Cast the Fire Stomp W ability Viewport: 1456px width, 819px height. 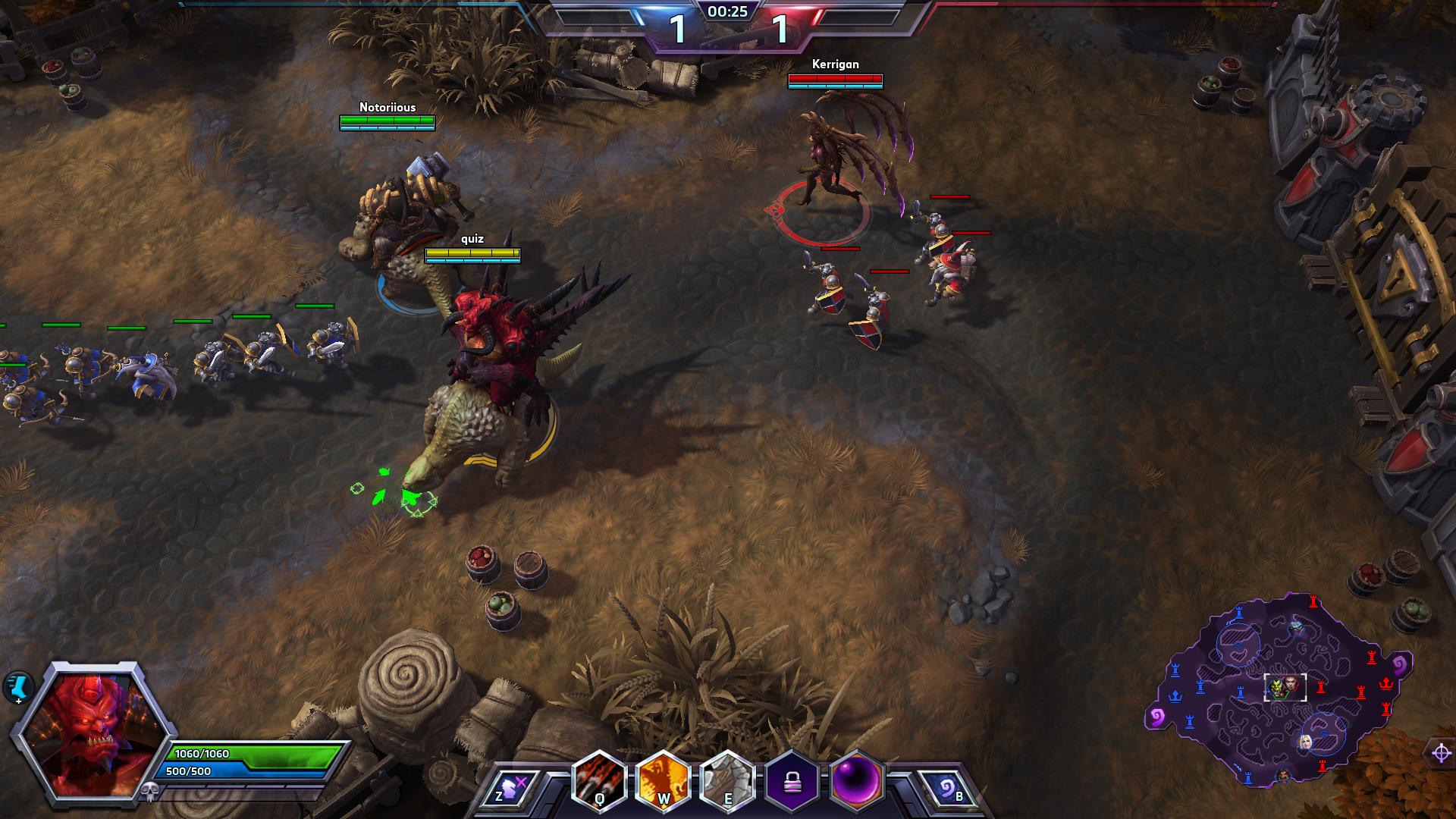click(x=664, y=780)
